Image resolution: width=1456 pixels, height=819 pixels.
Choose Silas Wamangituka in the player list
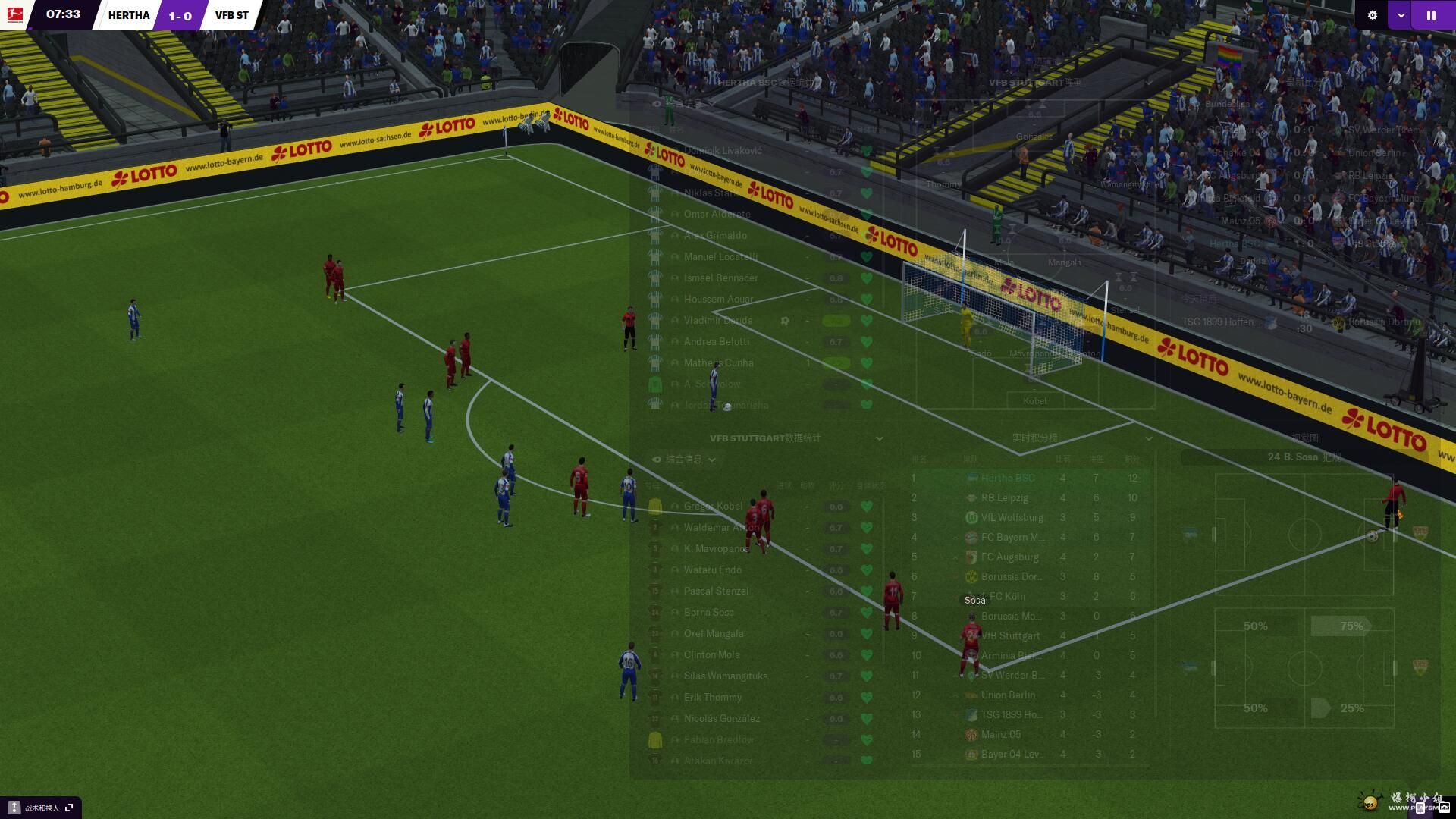tap(725, 676)
